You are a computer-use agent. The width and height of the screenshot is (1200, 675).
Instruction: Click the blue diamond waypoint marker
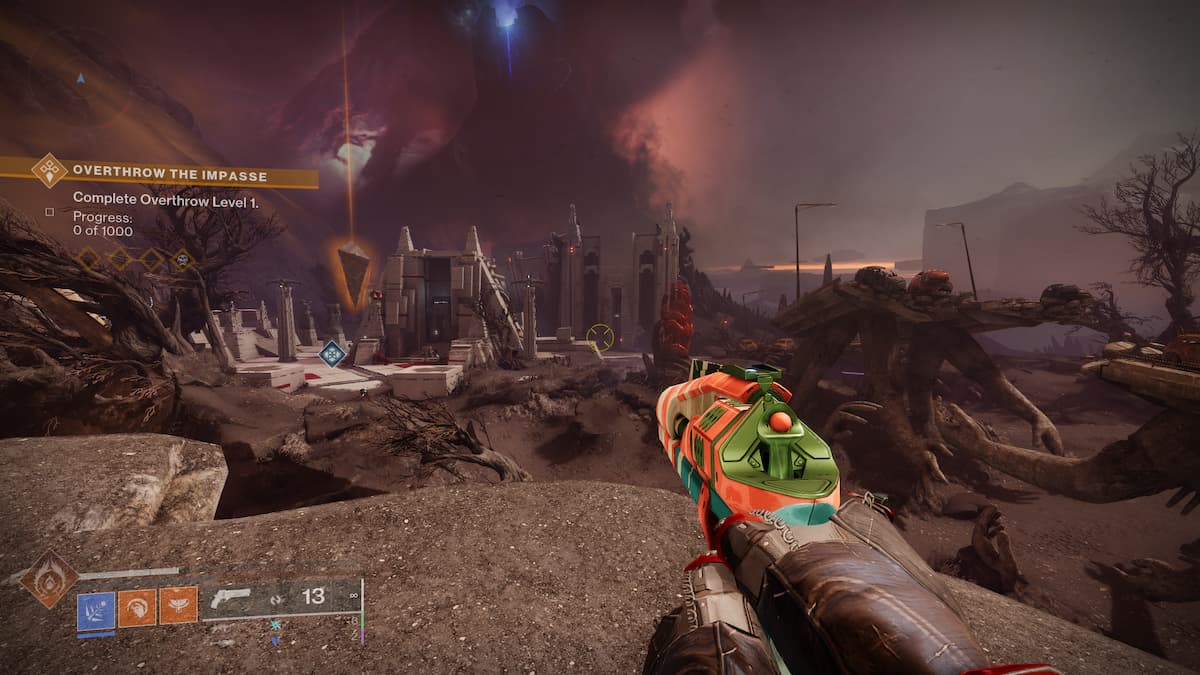pyautogui.click(x=332, y=353)
